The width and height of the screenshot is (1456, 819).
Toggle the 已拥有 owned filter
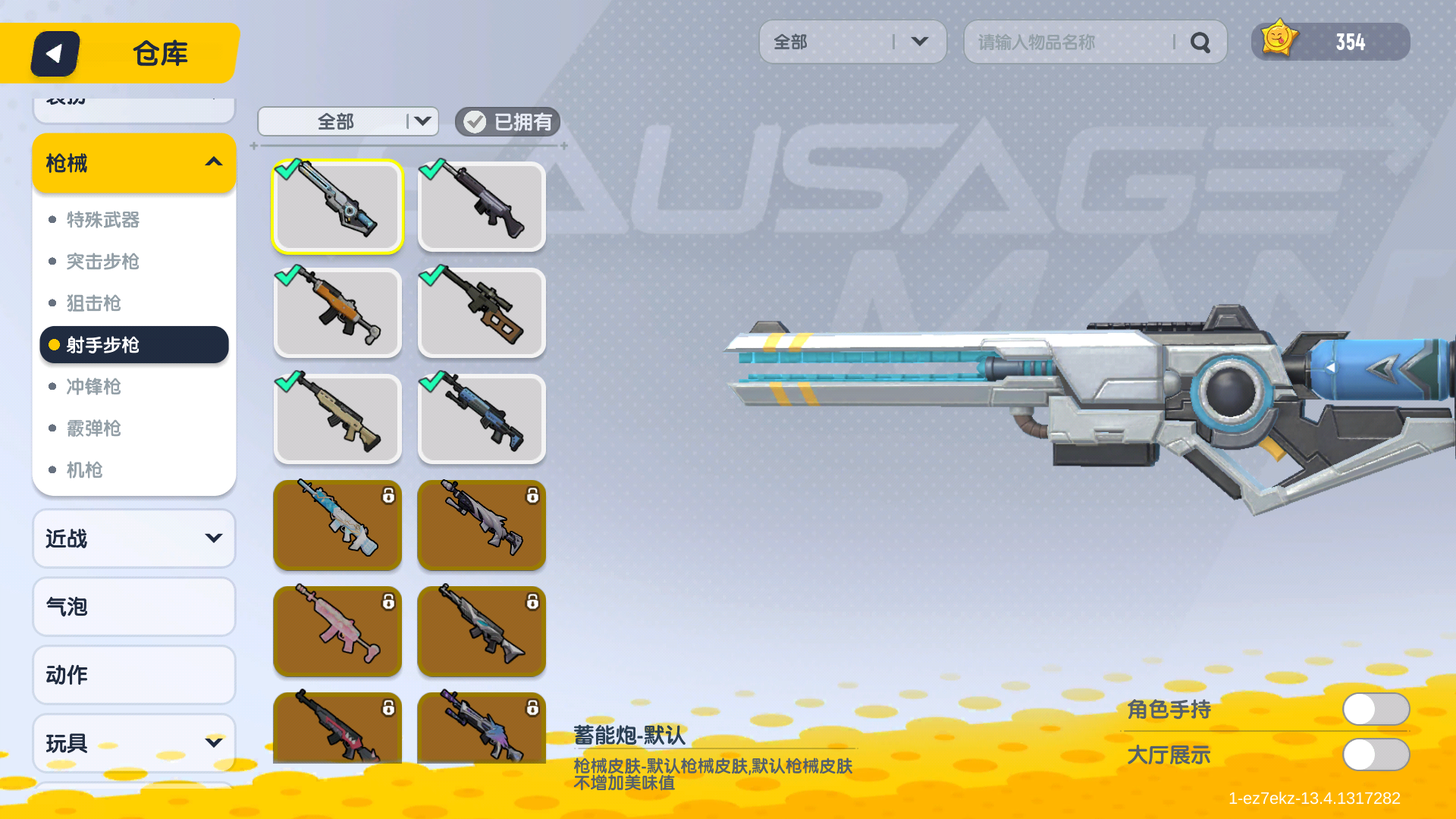(507, 122)
